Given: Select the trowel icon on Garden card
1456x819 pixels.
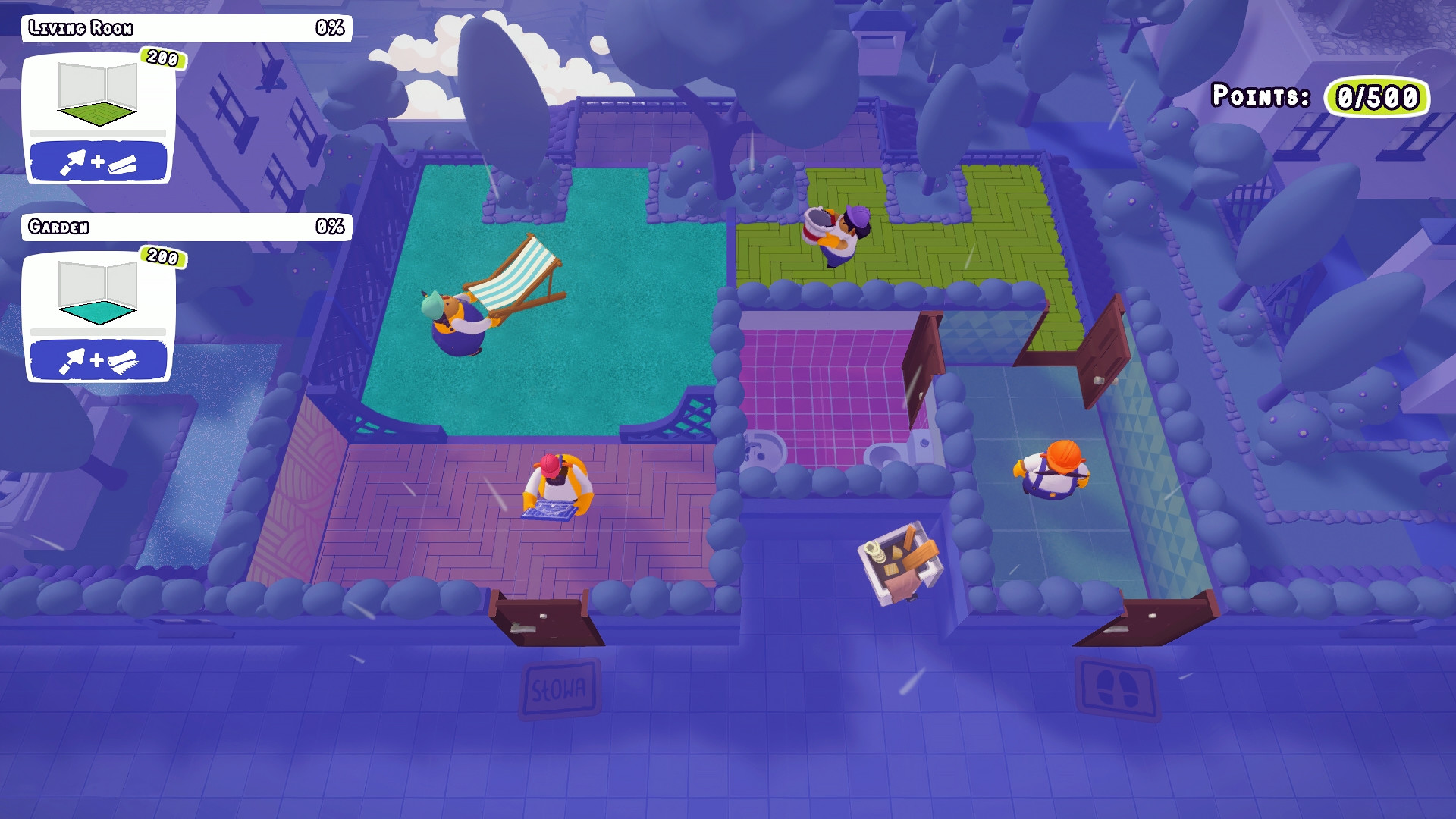Looking at the screenshot, I should [72, 362].
